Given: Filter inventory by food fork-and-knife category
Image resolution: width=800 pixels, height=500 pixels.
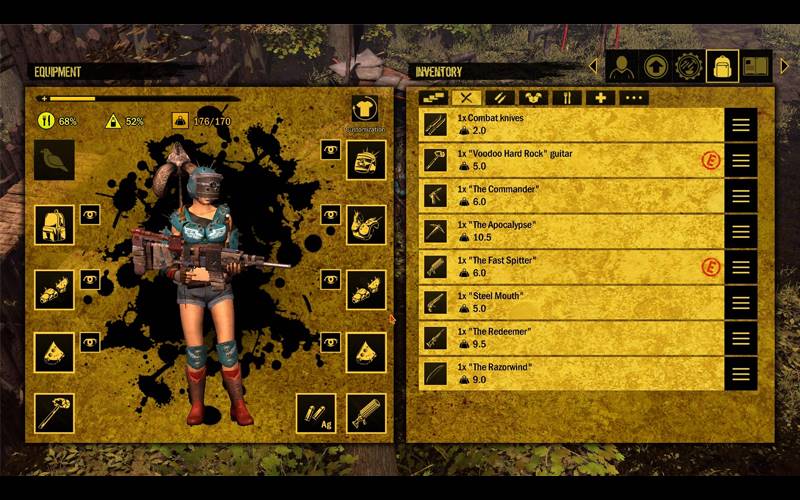Looking at the screenshot, I should tap(566, 98).
